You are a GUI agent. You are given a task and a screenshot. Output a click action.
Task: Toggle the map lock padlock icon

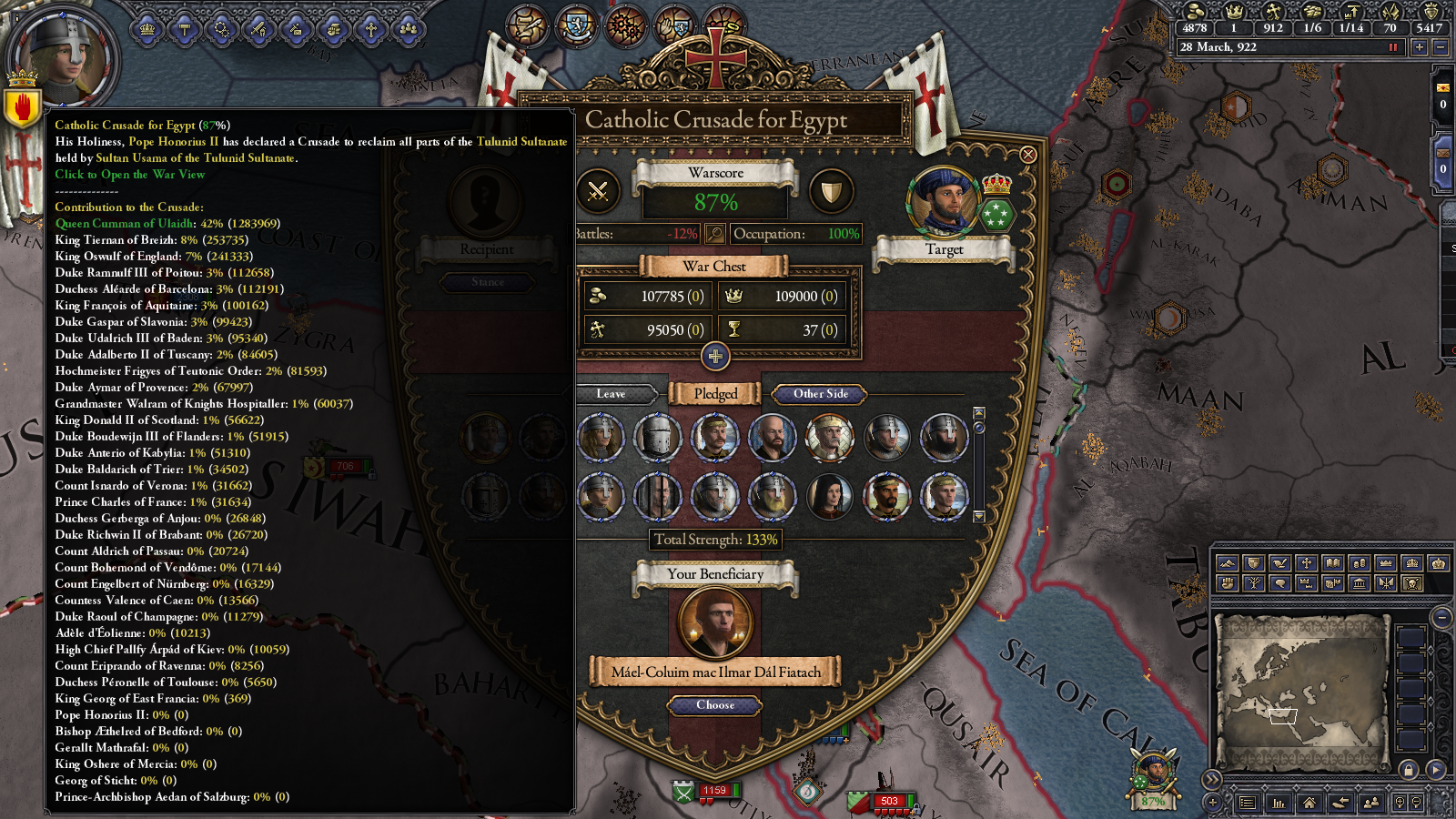click(x=1408, y=770)
